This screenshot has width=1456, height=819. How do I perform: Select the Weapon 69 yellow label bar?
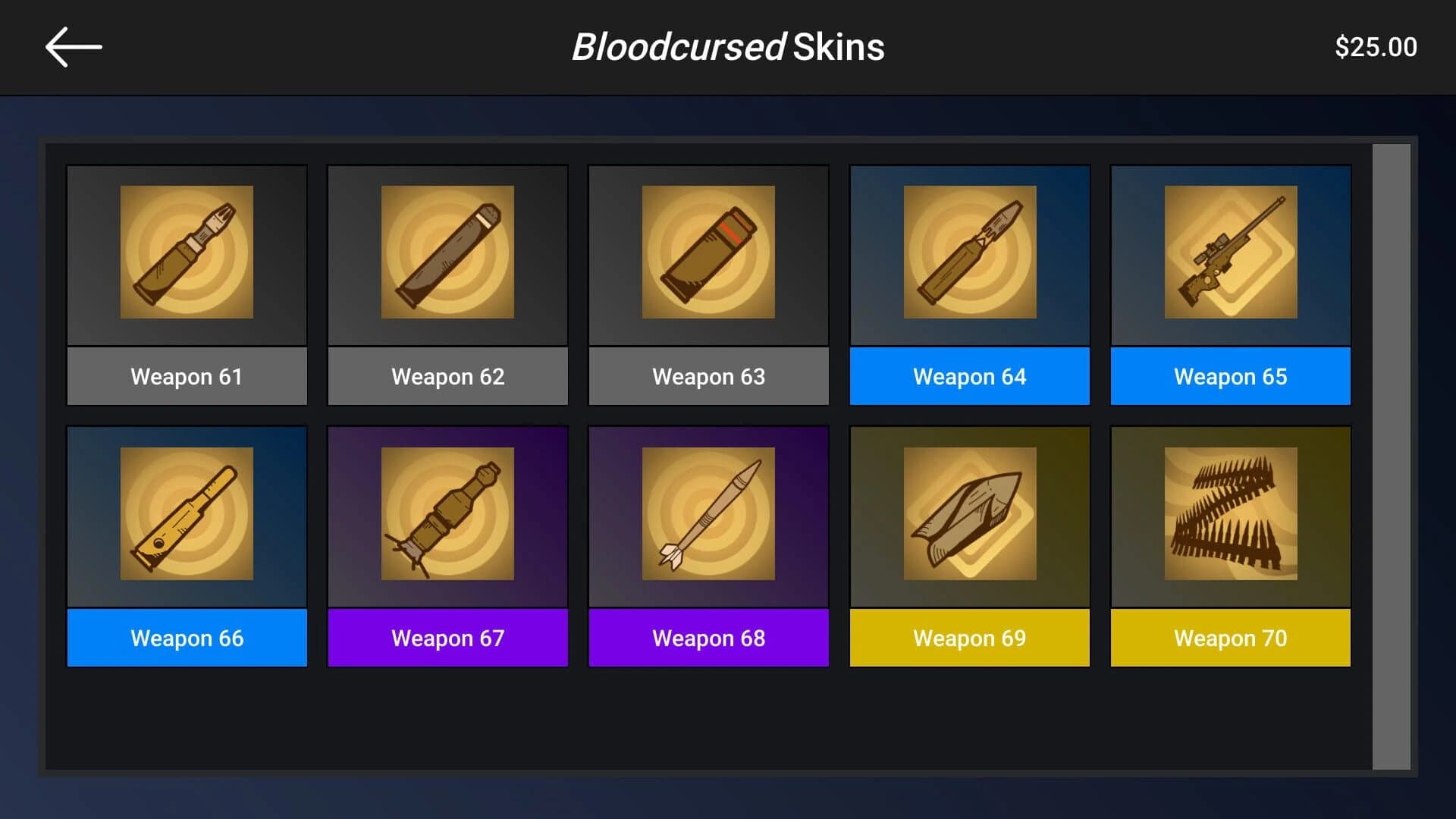click(969, 638)
